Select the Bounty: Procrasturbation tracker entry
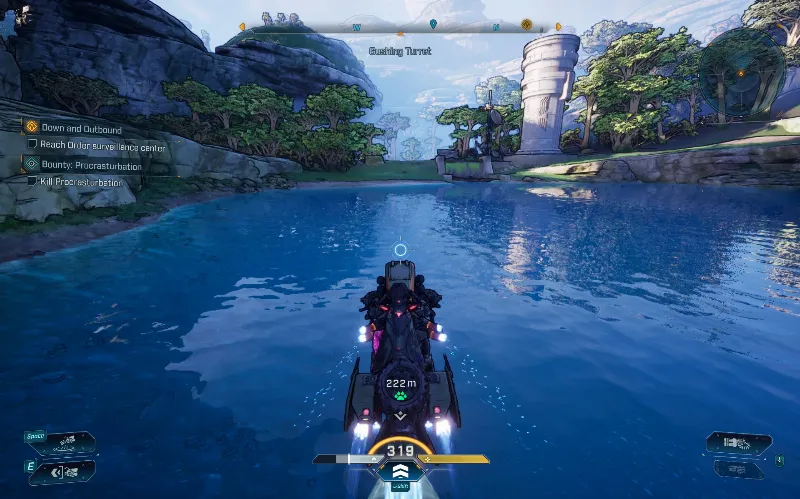The image size is (800, 499). coord(85,164)
